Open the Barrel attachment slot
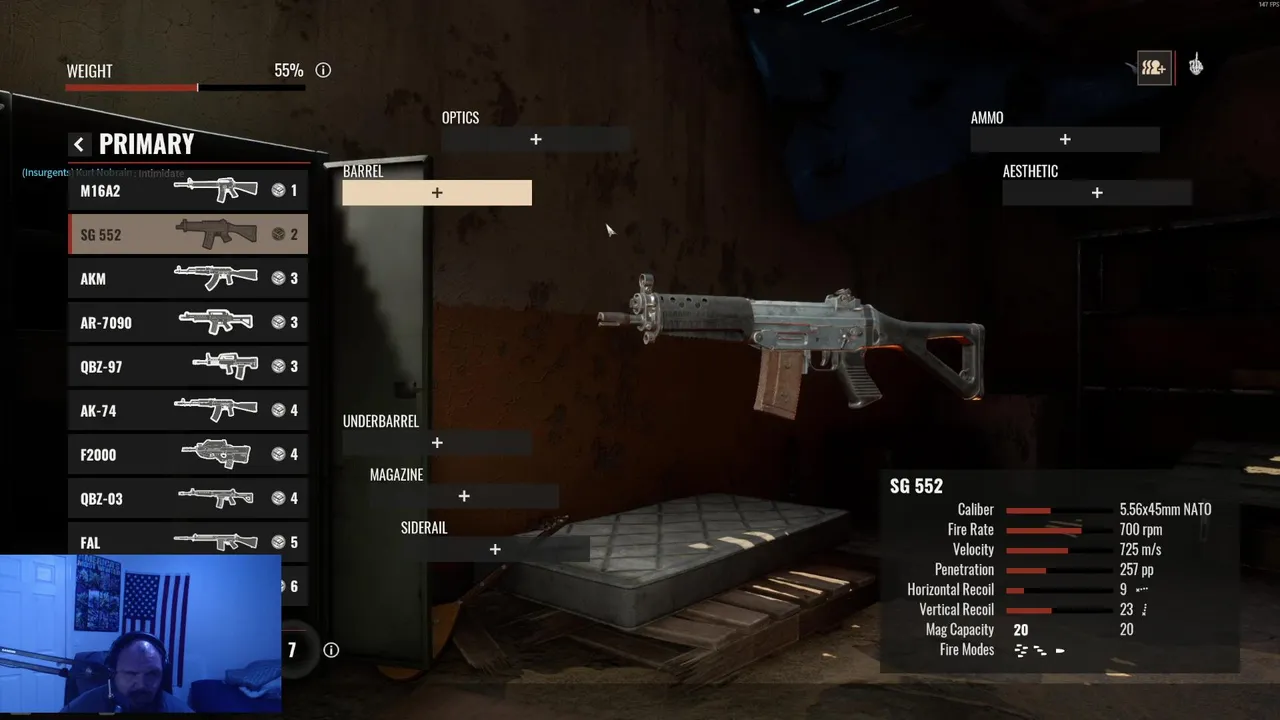The width and height of the screenshot is (1280, 720). [437, 193]
